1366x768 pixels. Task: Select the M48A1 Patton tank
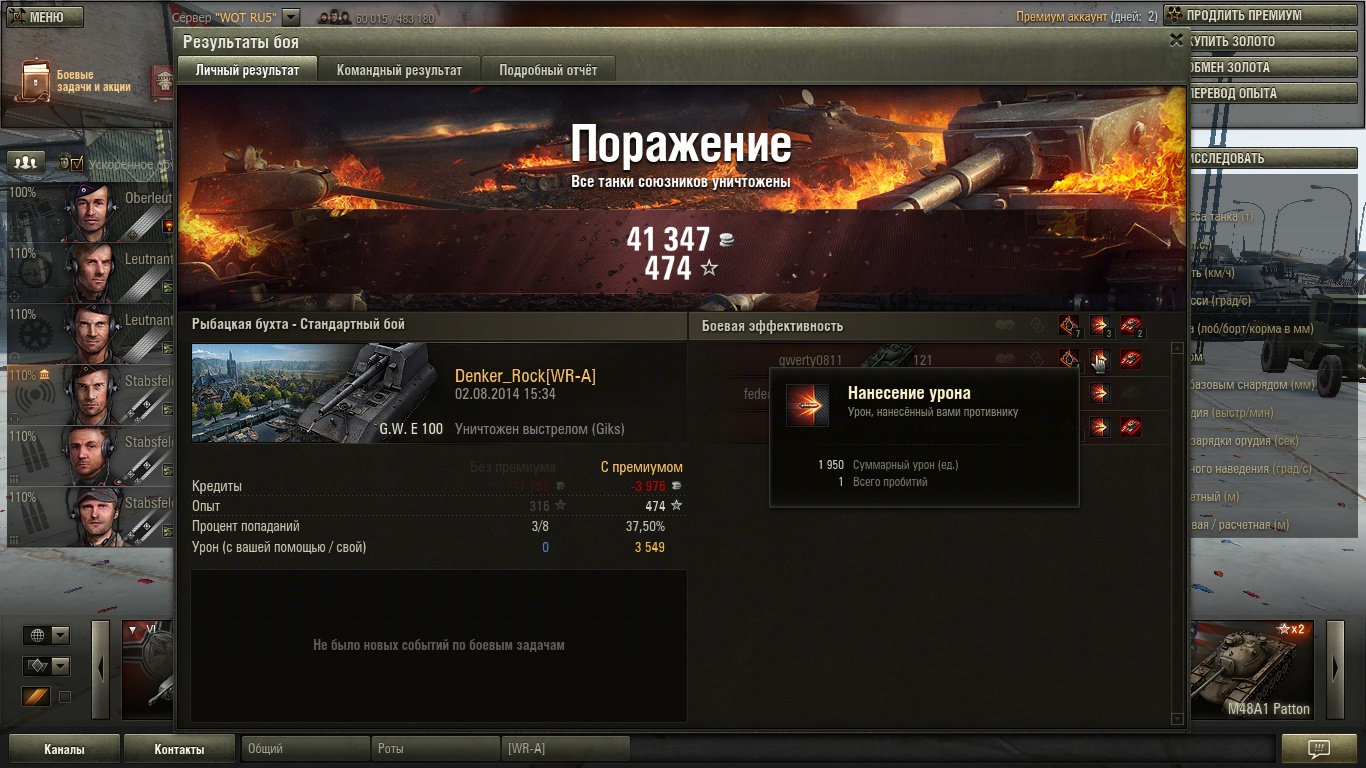tap(1254, 668)
